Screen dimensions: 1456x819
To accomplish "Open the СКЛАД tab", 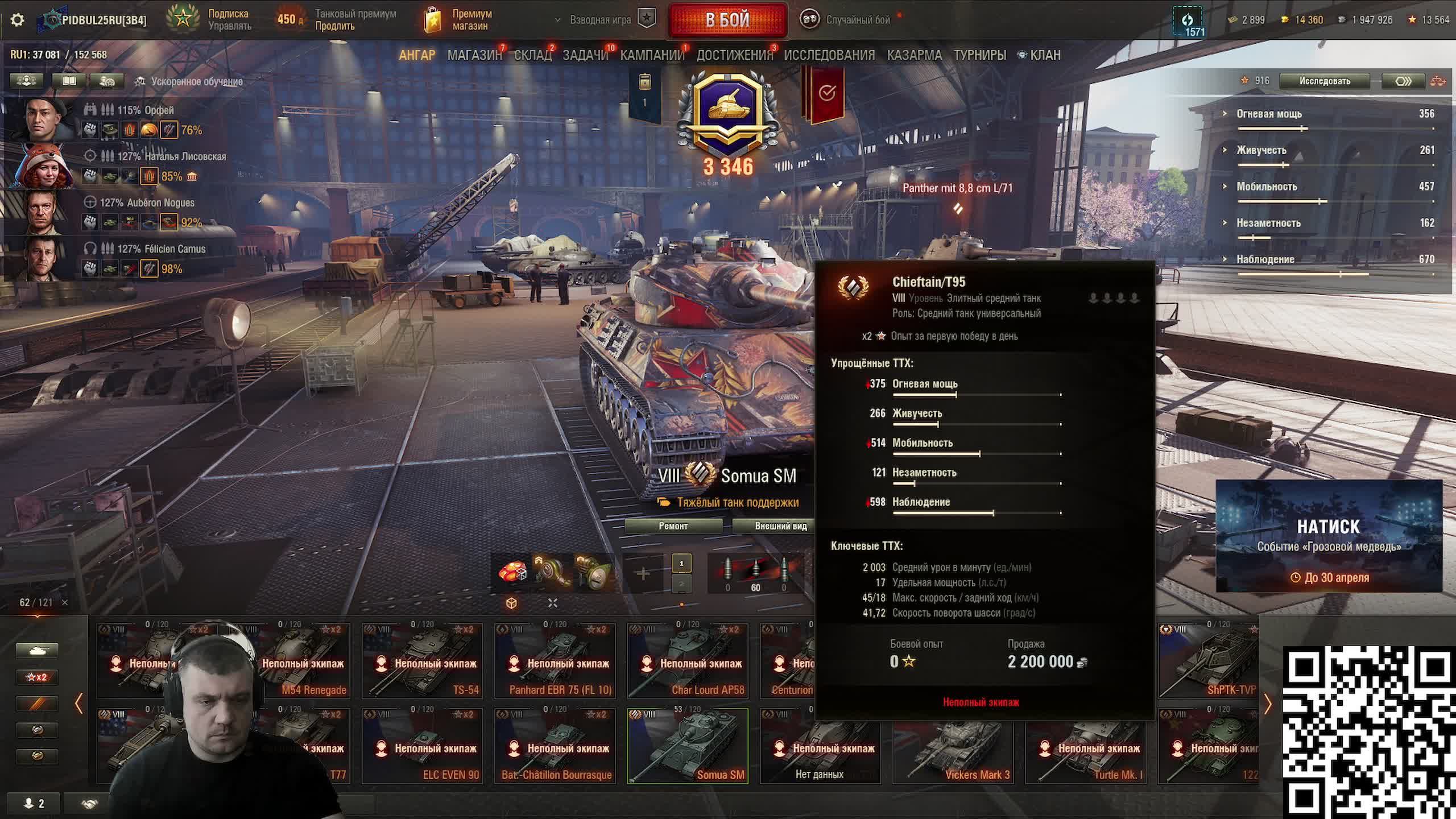I will click(532, 55).
